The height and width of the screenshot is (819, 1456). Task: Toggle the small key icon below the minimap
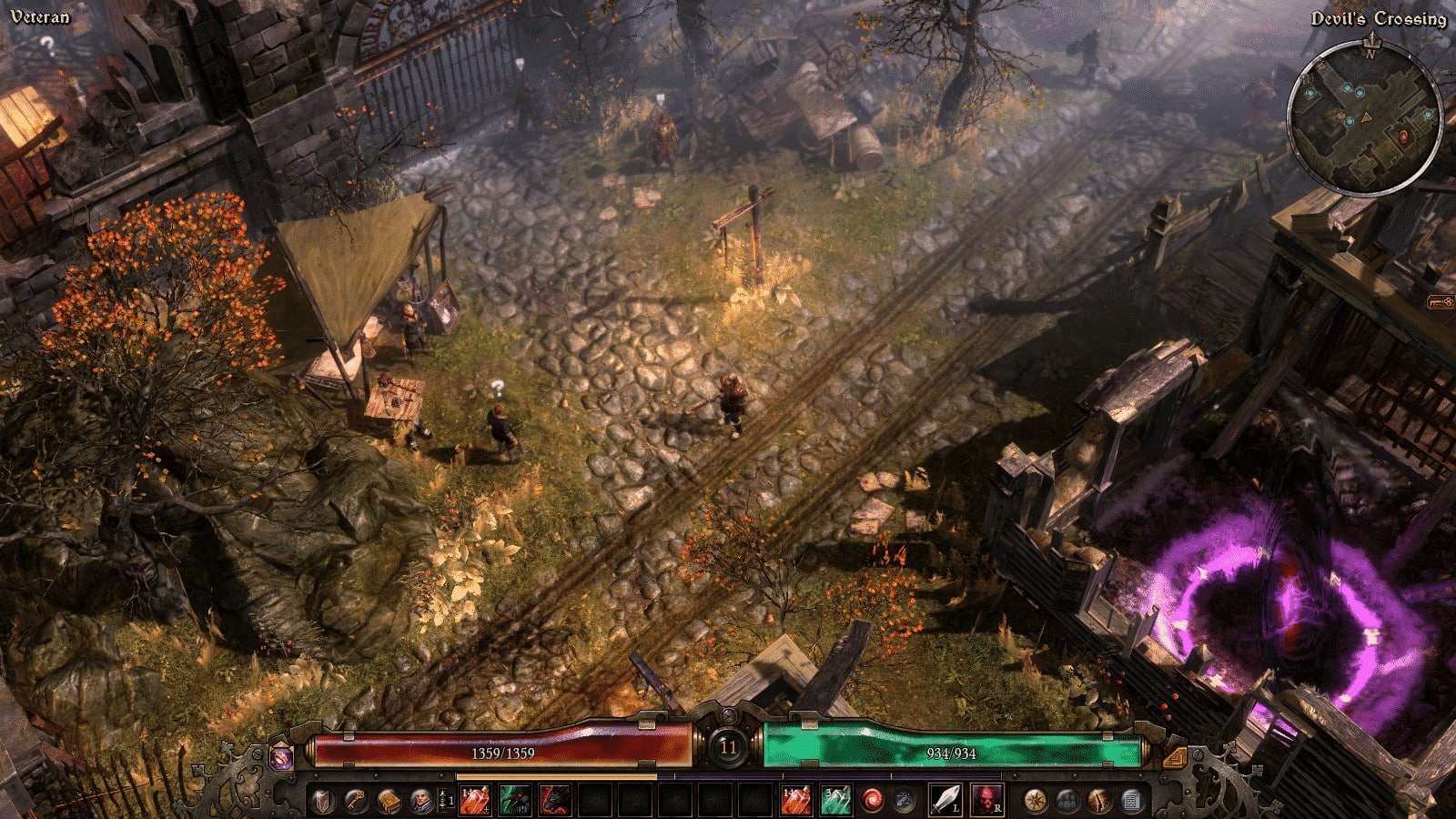coord(1440,300)
